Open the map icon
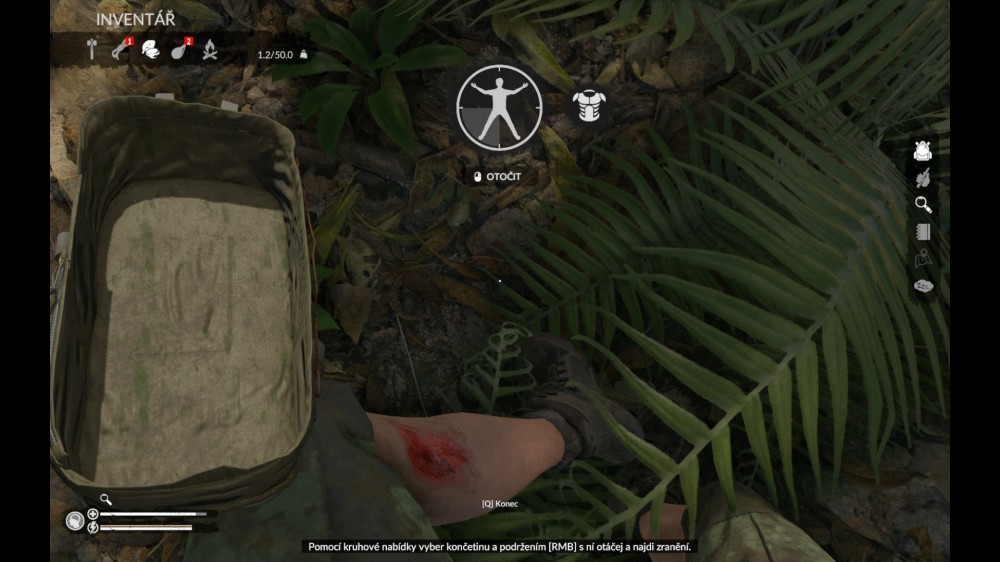The height and width of the screenshot is (562, 1000). (923, 259)
